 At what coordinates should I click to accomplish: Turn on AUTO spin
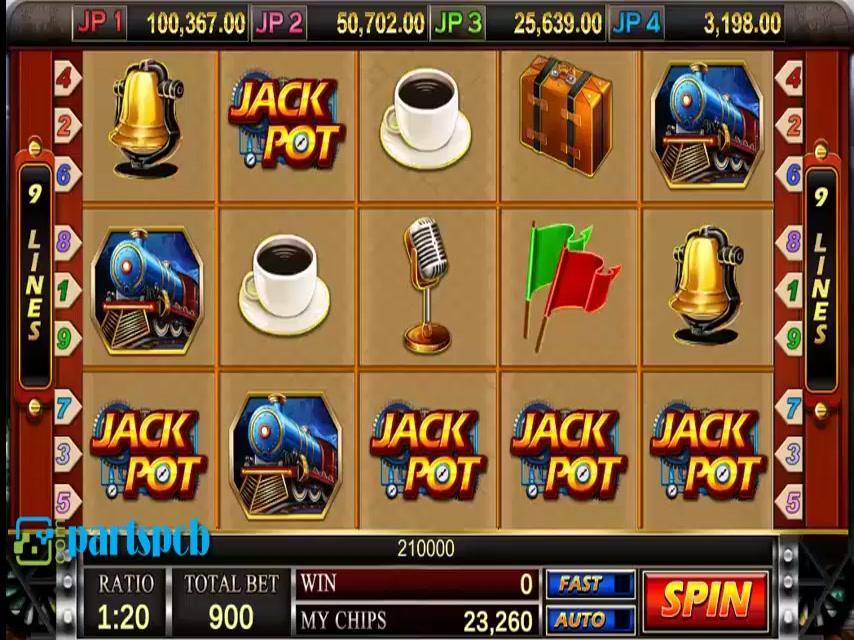click(589, 619)
